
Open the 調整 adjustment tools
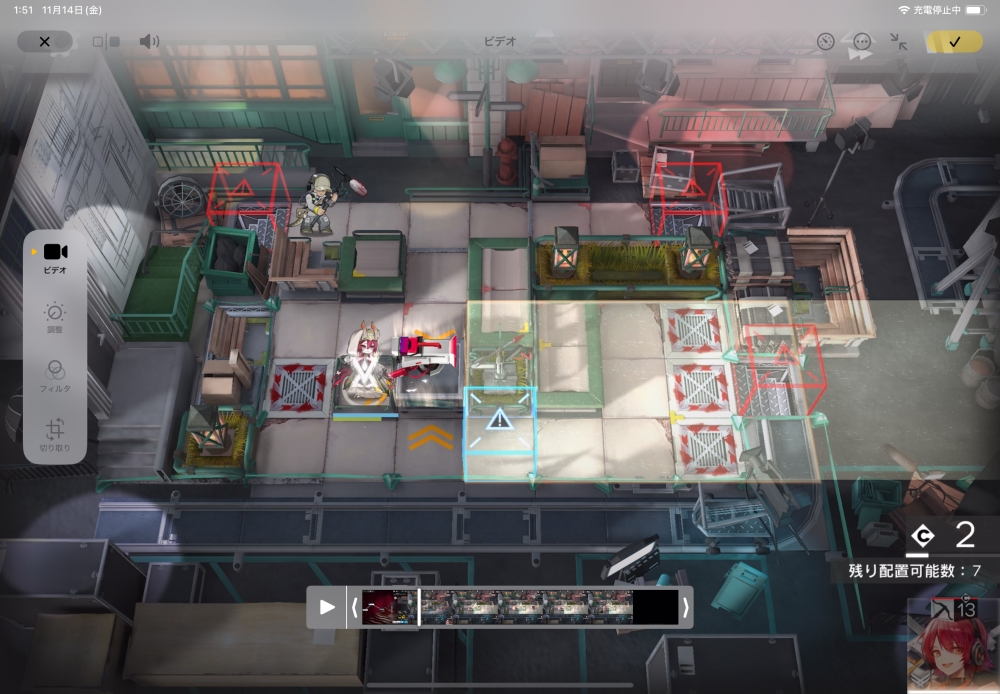click(55, 317)
